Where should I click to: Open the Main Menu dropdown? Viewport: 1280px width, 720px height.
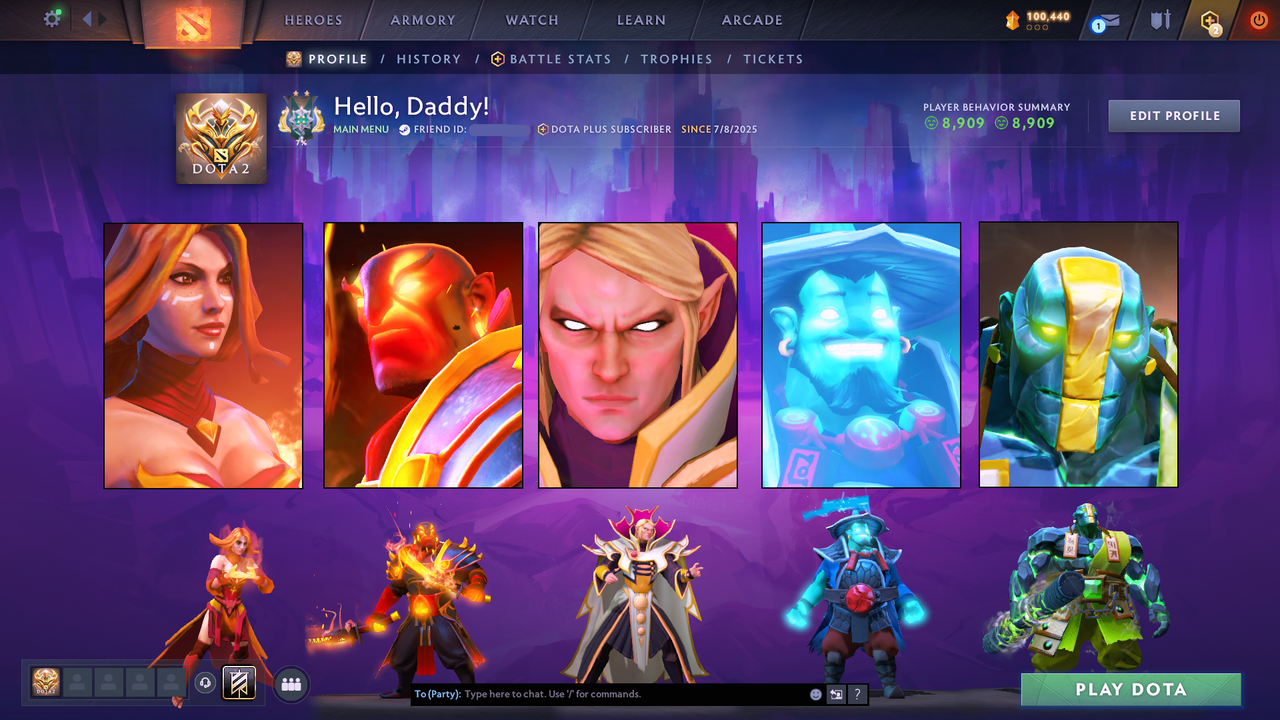[x=360, y=128]
